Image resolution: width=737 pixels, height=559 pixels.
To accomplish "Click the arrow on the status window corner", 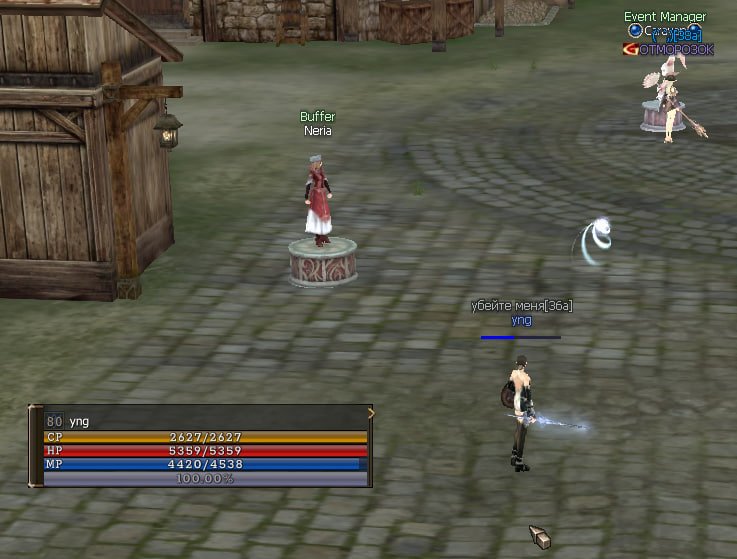I will 371,413.
